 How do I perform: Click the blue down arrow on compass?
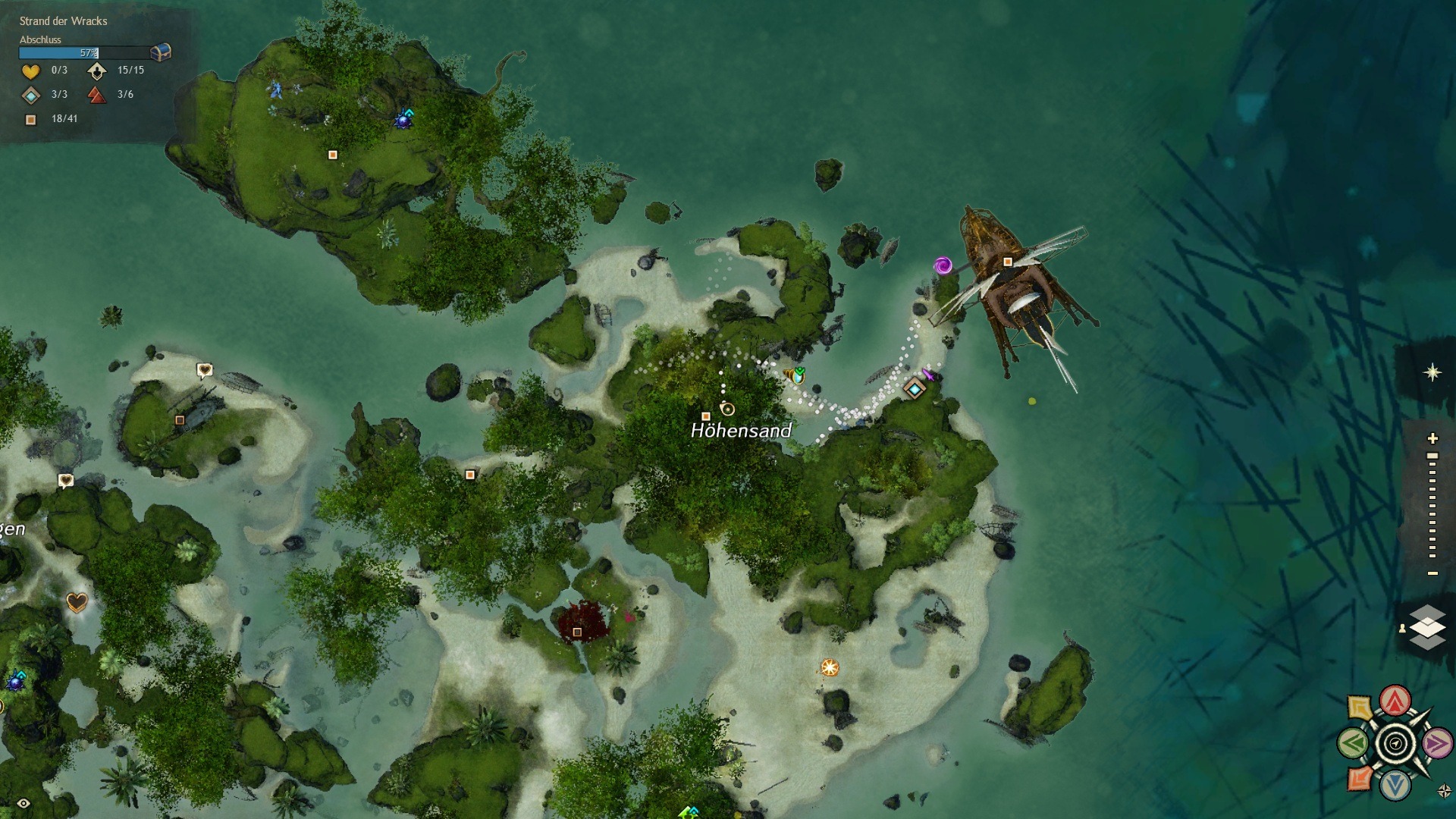[1395, 786]
